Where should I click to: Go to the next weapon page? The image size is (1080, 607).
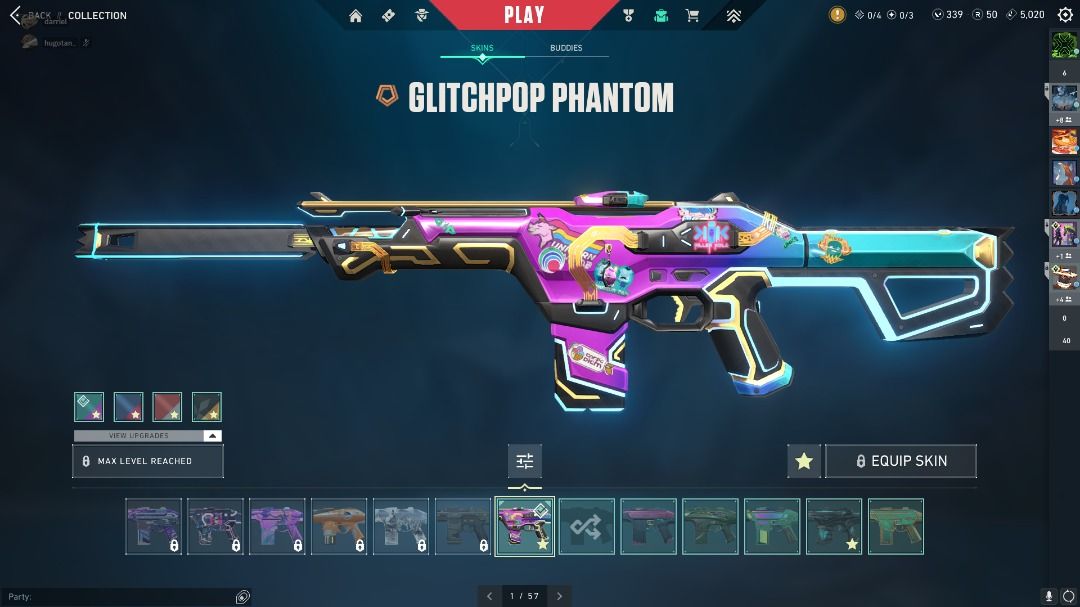[x=560, y=596]
